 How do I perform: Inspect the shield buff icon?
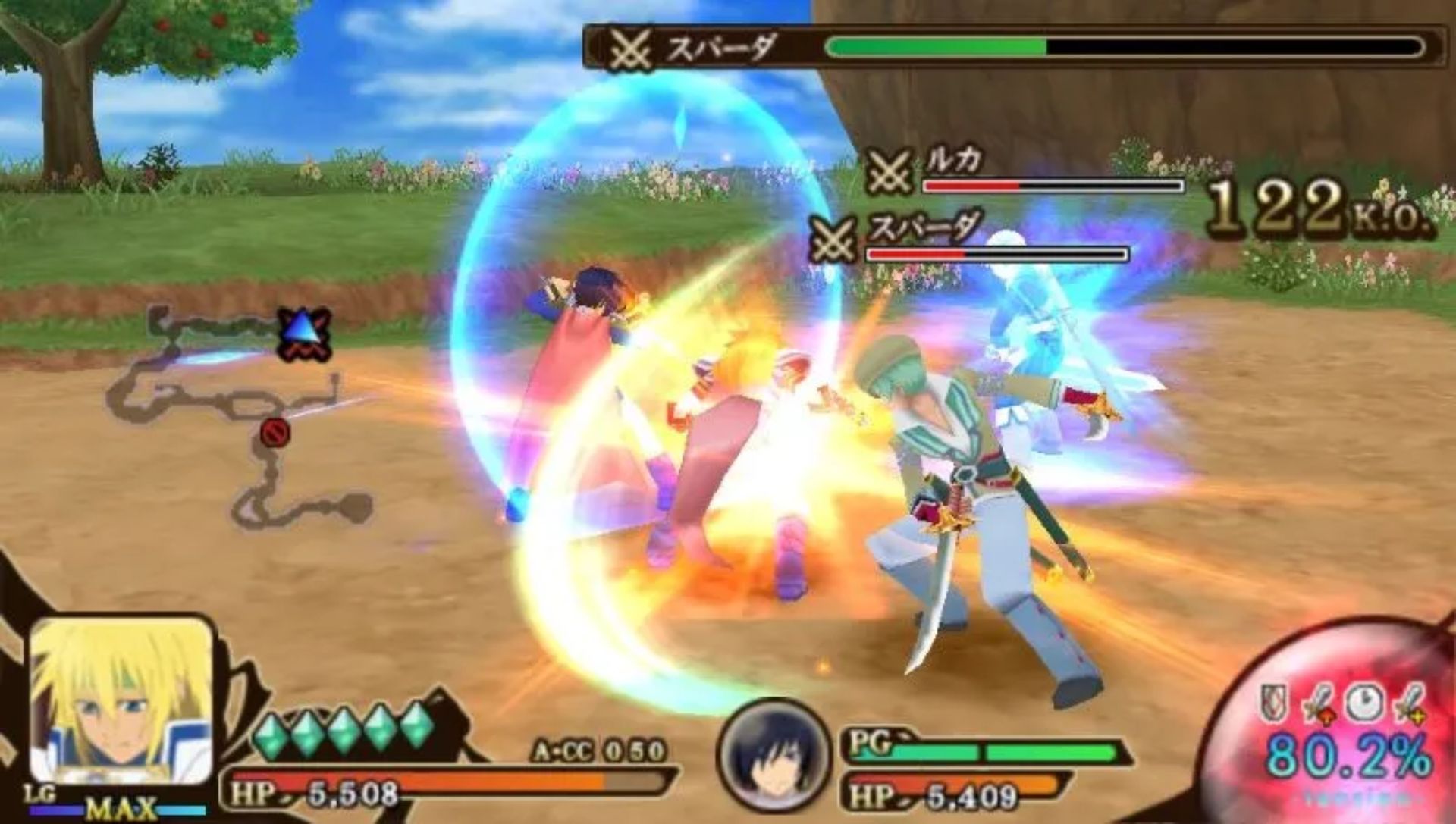point(1275,703)
